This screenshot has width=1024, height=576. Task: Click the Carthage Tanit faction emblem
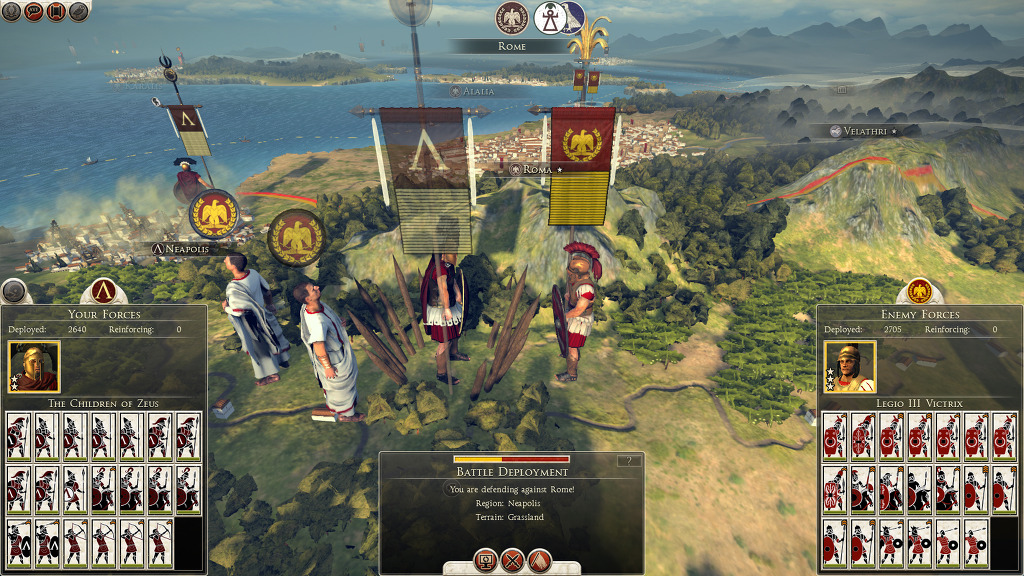(548, 17)
